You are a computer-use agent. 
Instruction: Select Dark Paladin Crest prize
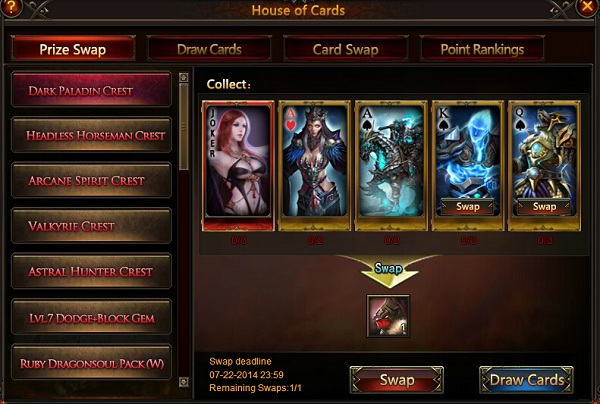point(90,89)
